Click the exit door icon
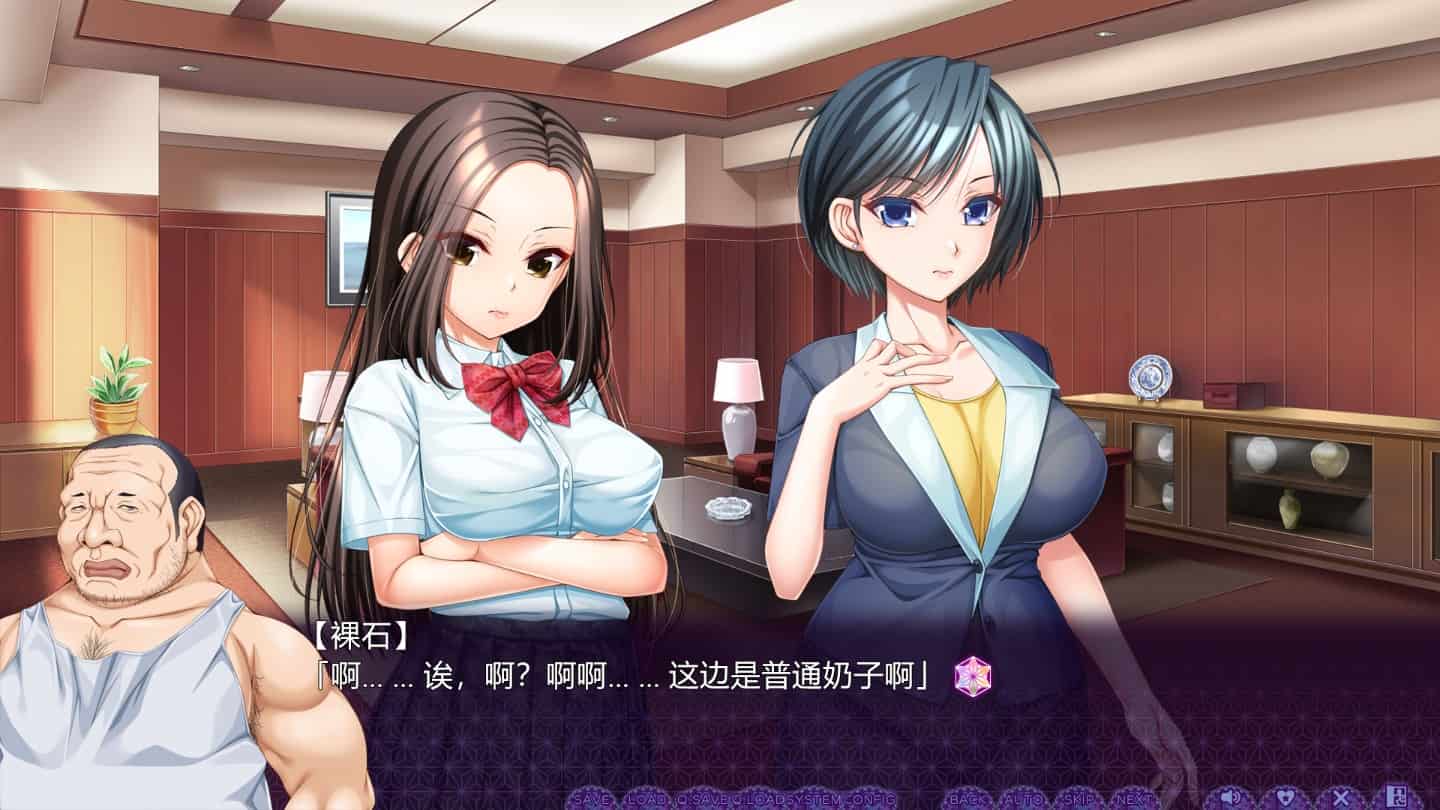The height and width of the screenshot is (810, 1440). click(1398, 797)
